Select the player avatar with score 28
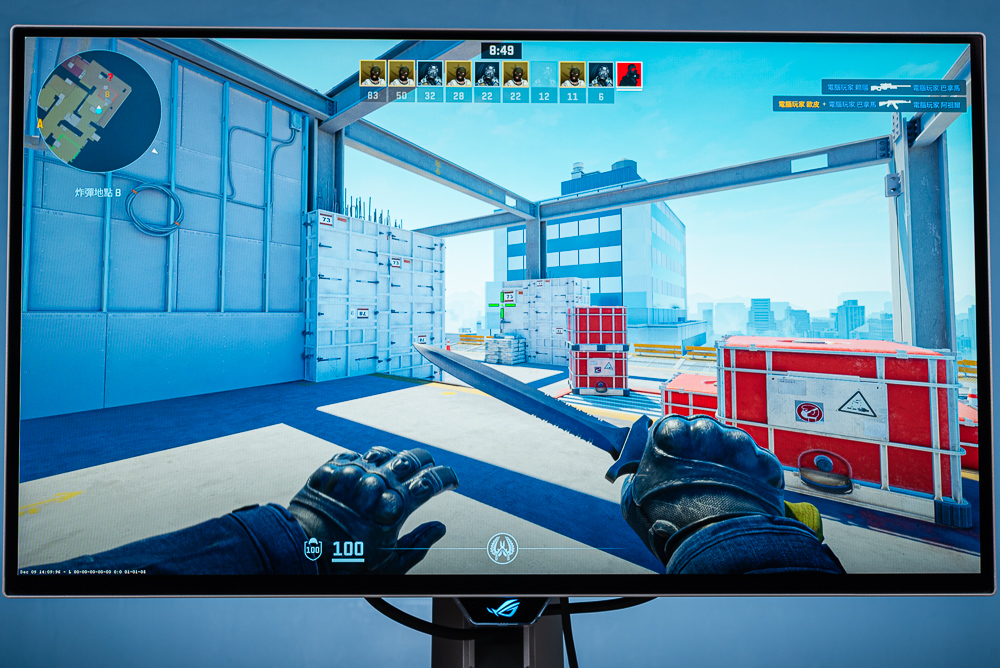Image resolution: width=1000 pixels, height=668 pixels. coord(459,74)
